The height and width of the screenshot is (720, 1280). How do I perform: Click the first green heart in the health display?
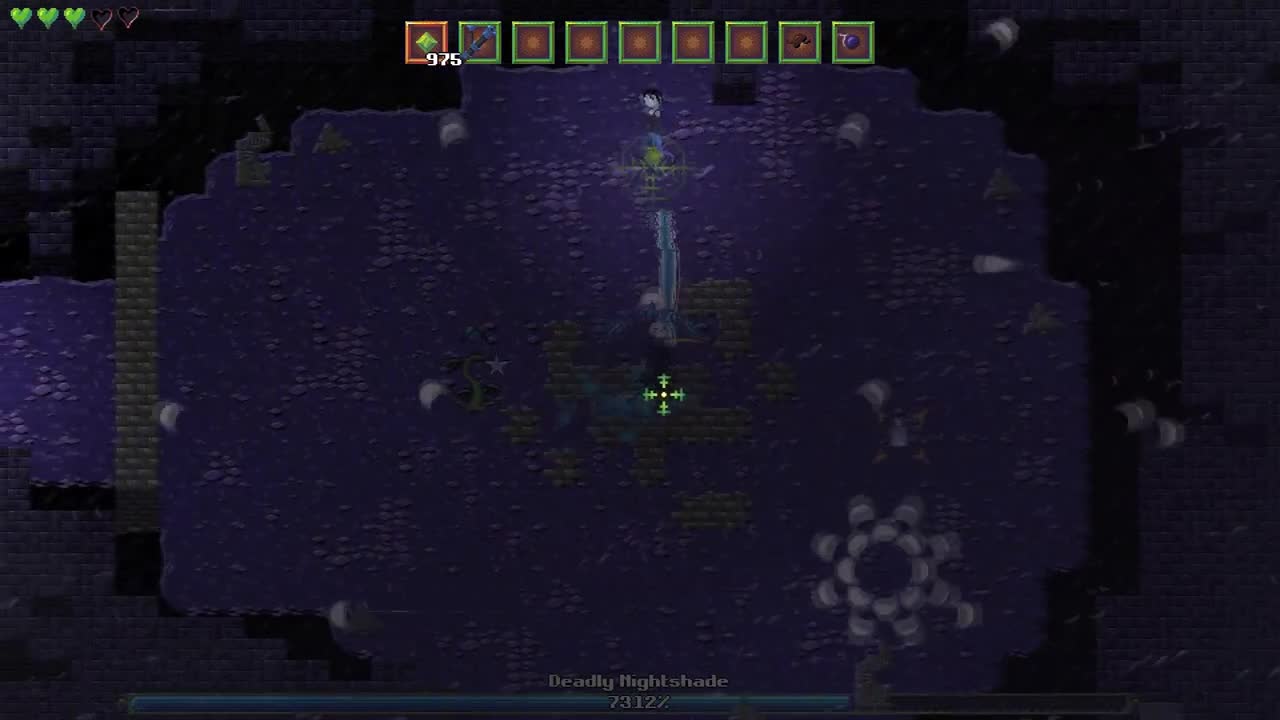coord(20,17)
